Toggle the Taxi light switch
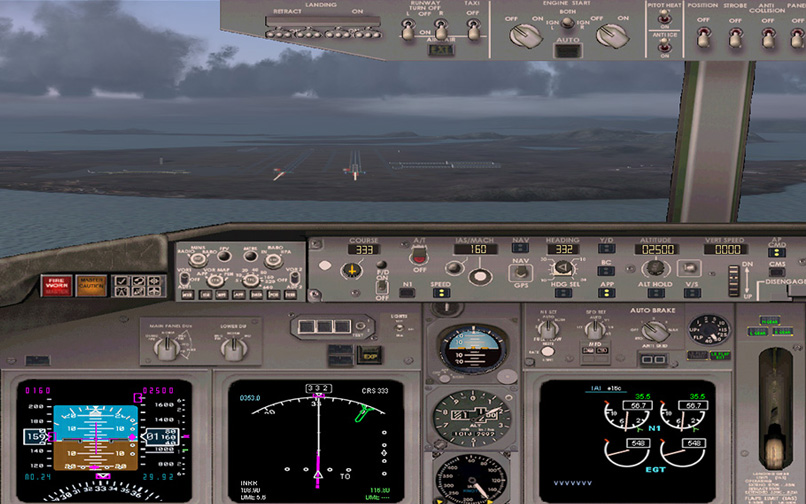The width and height of the screenshot is (806, 504). pyautogui.click(x=474, y=31)
